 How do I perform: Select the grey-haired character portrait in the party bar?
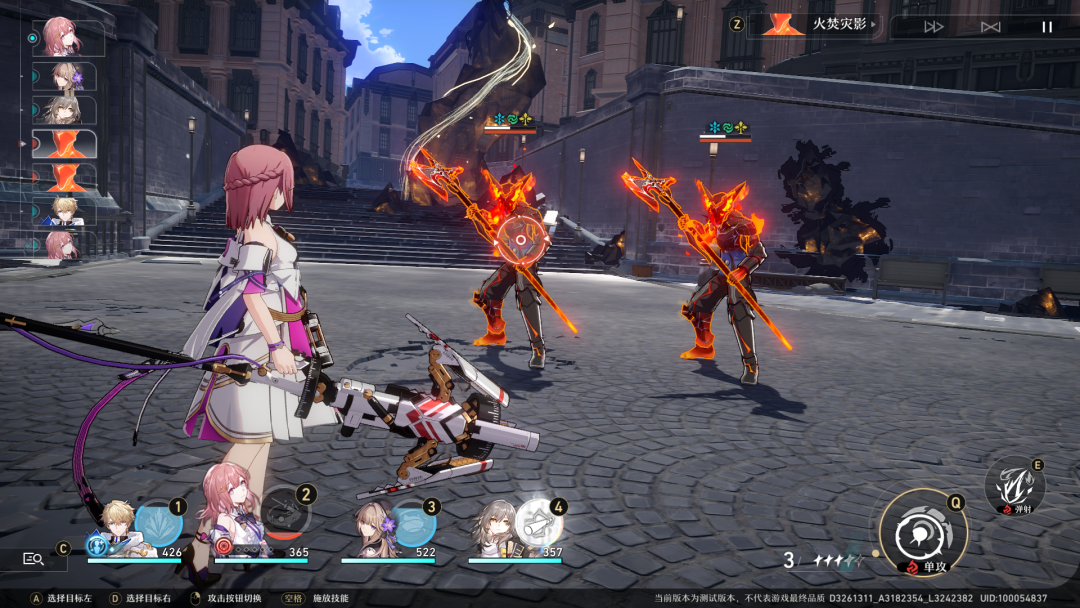(494, 526)
